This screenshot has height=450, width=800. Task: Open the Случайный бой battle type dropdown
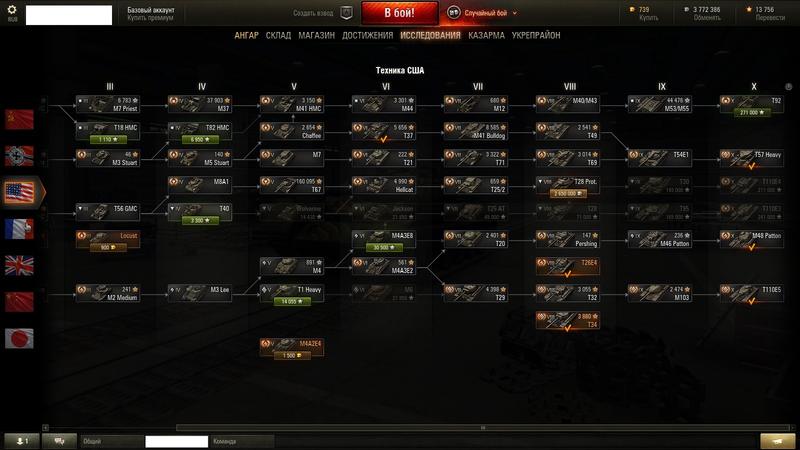click(x=491, y=14)
